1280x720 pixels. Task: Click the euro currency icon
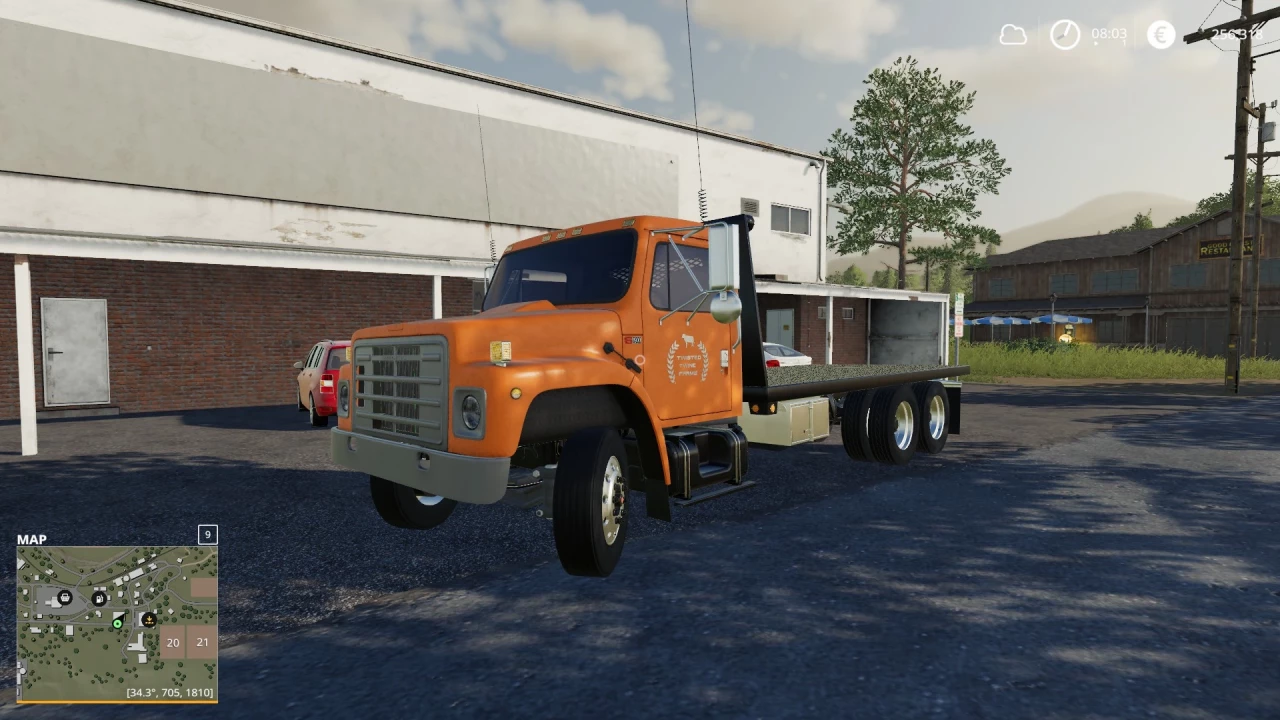1160,33
